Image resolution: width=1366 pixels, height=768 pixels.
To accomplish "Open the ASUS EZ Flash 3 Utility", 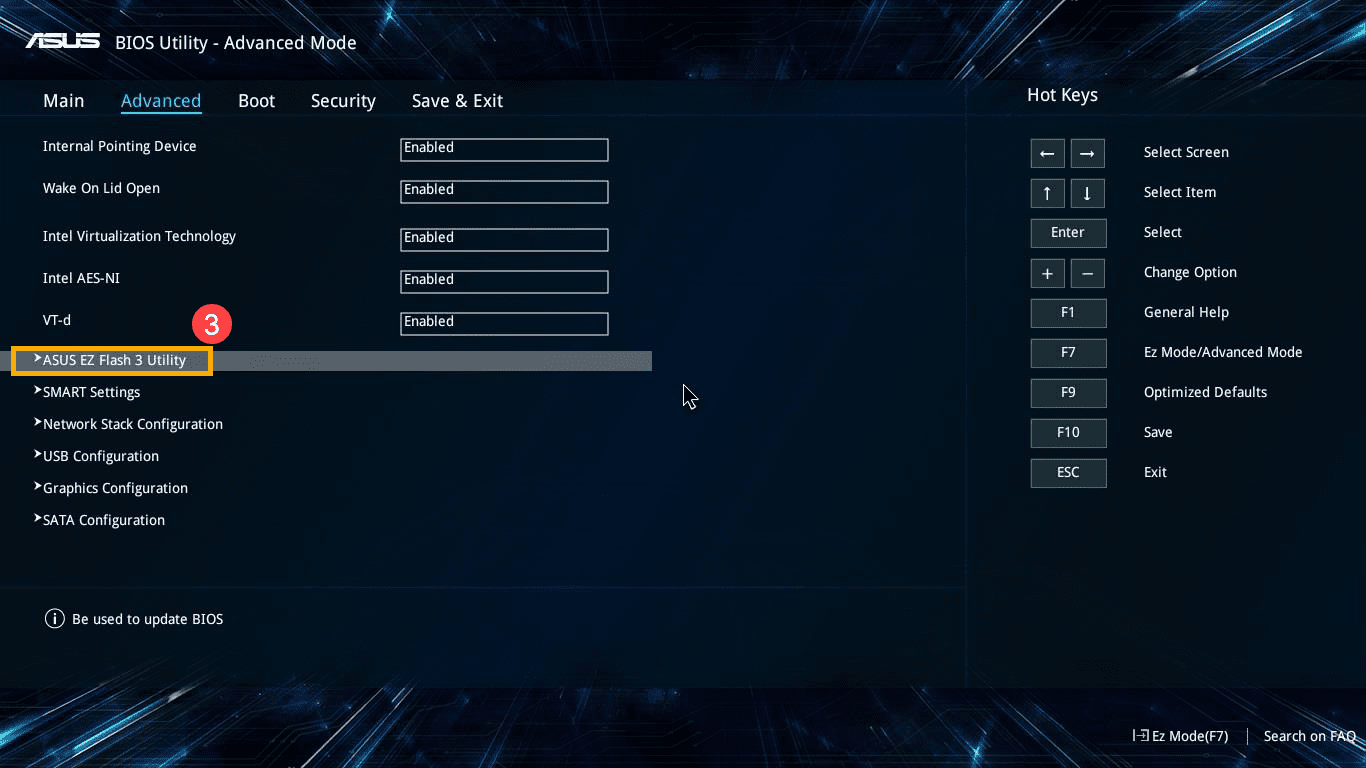I will click(110, 359).
